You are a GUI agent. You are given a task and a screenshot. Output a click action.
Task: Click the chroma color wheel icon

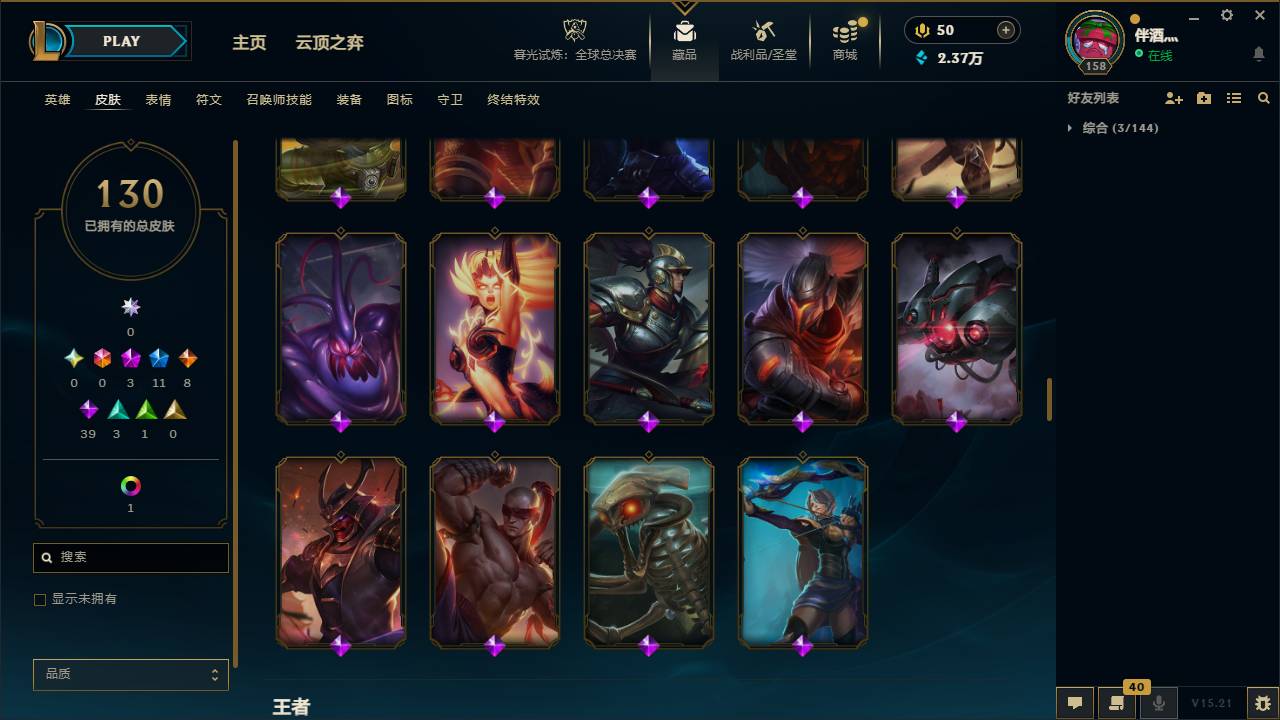(130, 486)
